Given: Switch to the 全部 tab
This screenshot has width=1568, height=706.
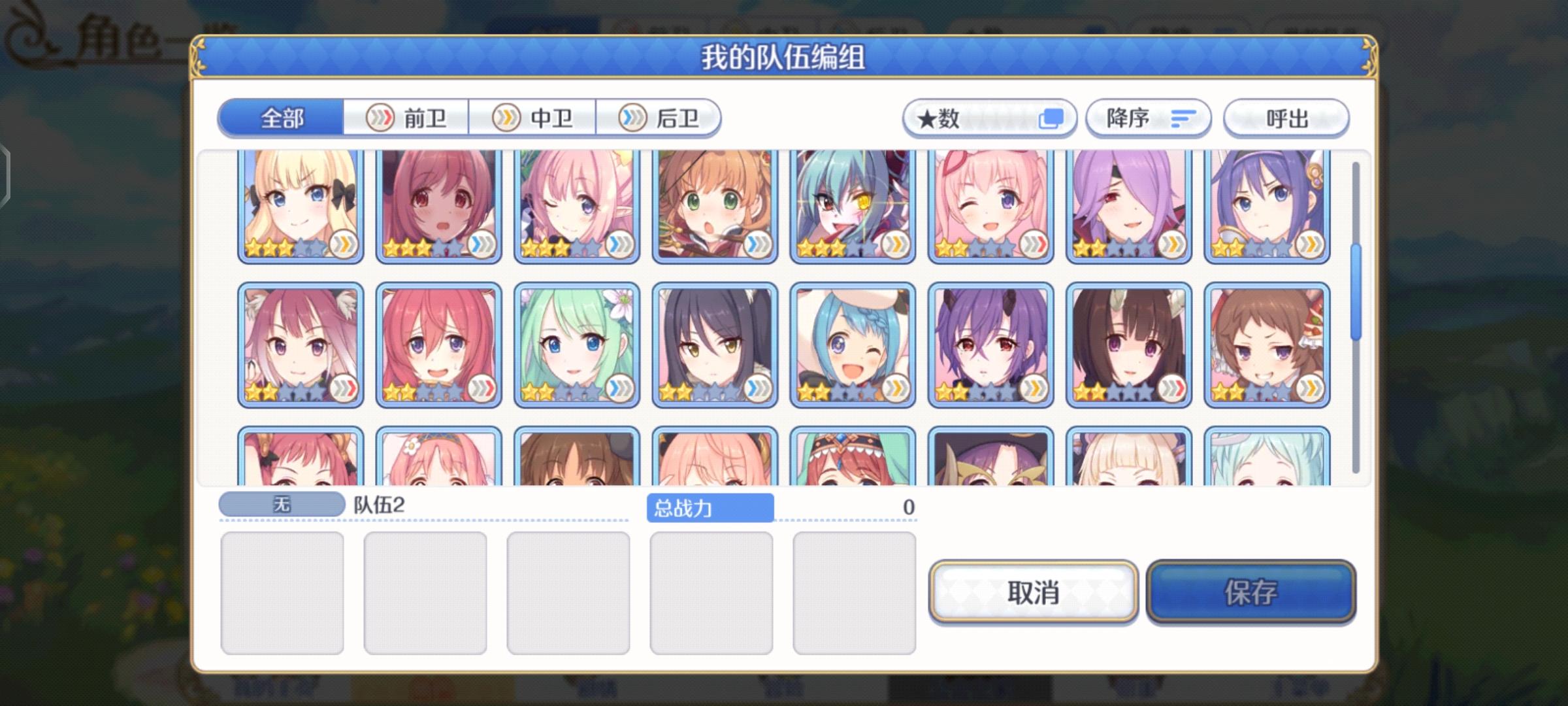Looking at the screenshot, I should point(281,118).
